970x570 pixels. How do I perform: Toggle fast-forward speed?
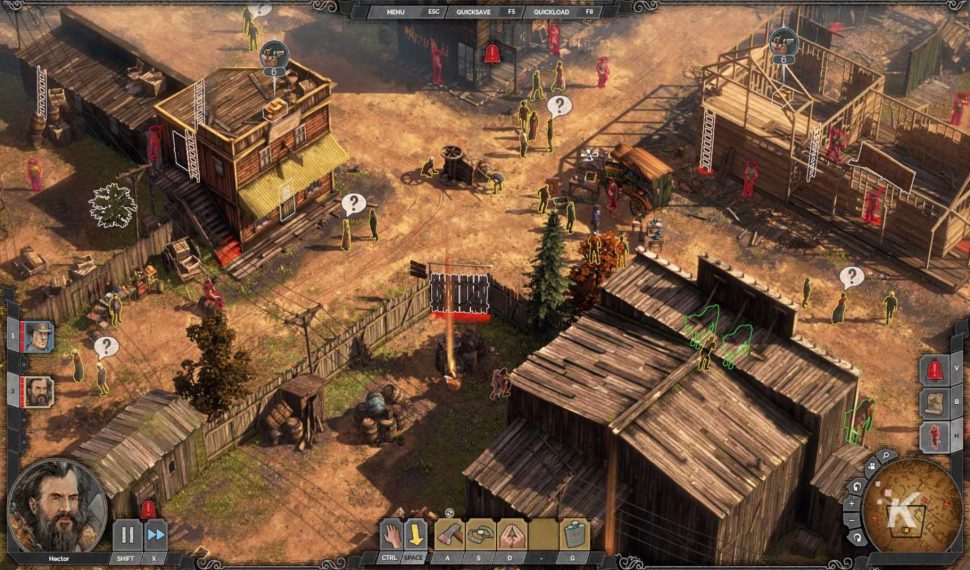click(x=155, y=534)
